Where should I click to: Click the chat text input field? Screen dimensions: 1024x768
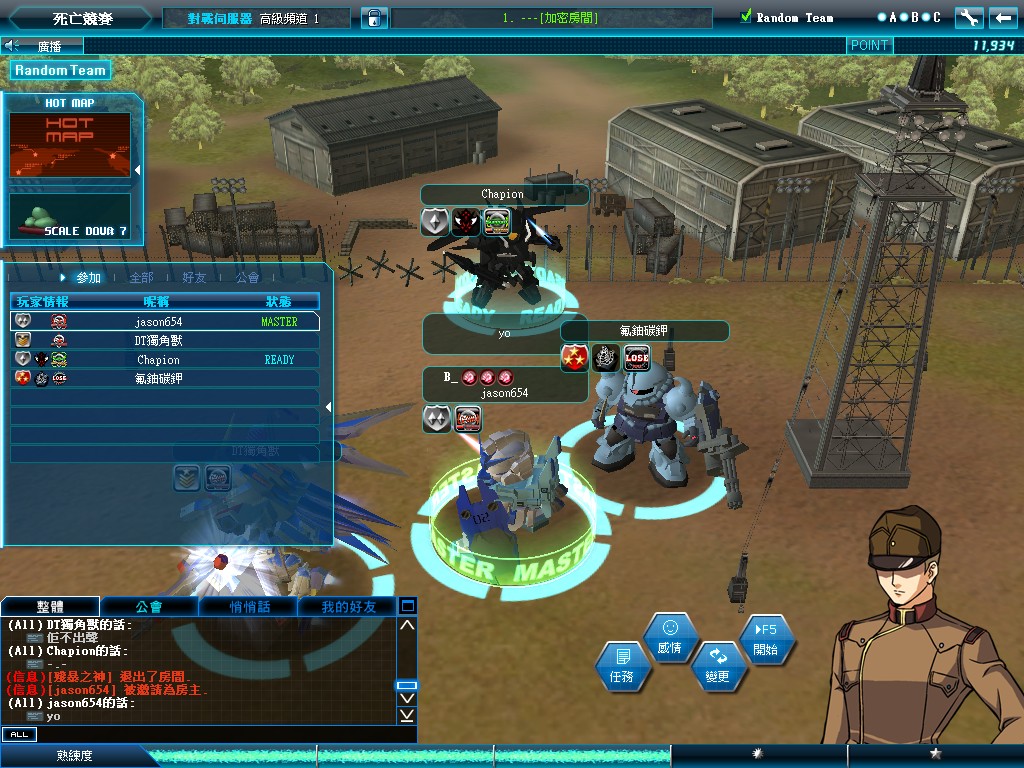[220, 734]
